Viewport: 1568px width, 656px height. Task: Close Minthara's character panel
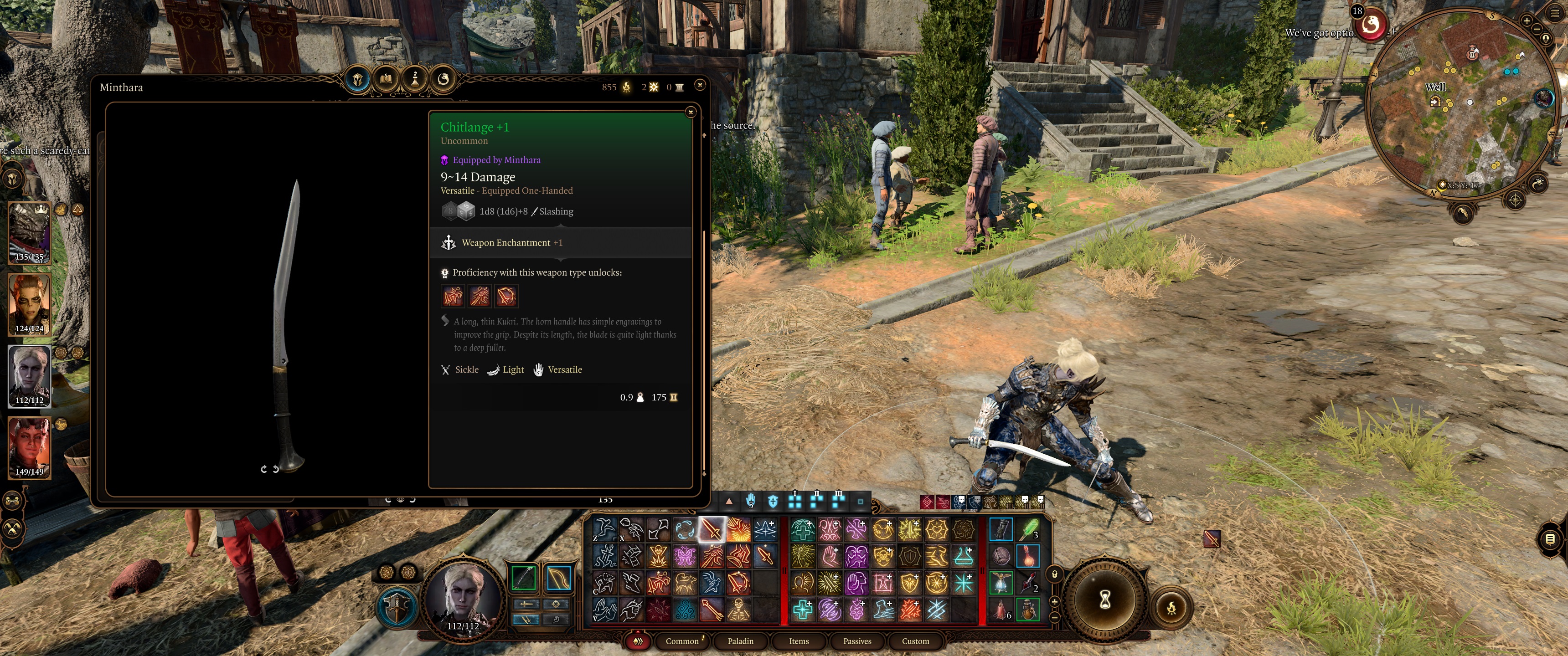(700, 85)
